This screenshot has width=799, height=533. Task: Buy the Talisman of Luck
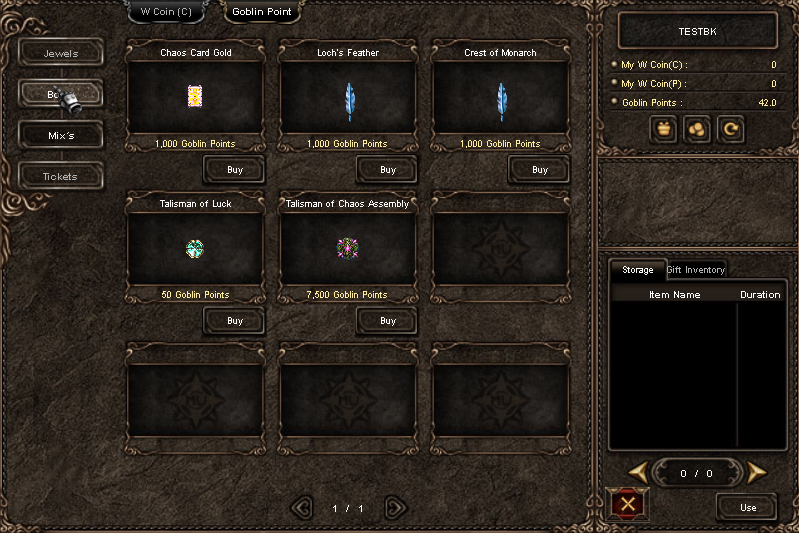coord(234,321)
